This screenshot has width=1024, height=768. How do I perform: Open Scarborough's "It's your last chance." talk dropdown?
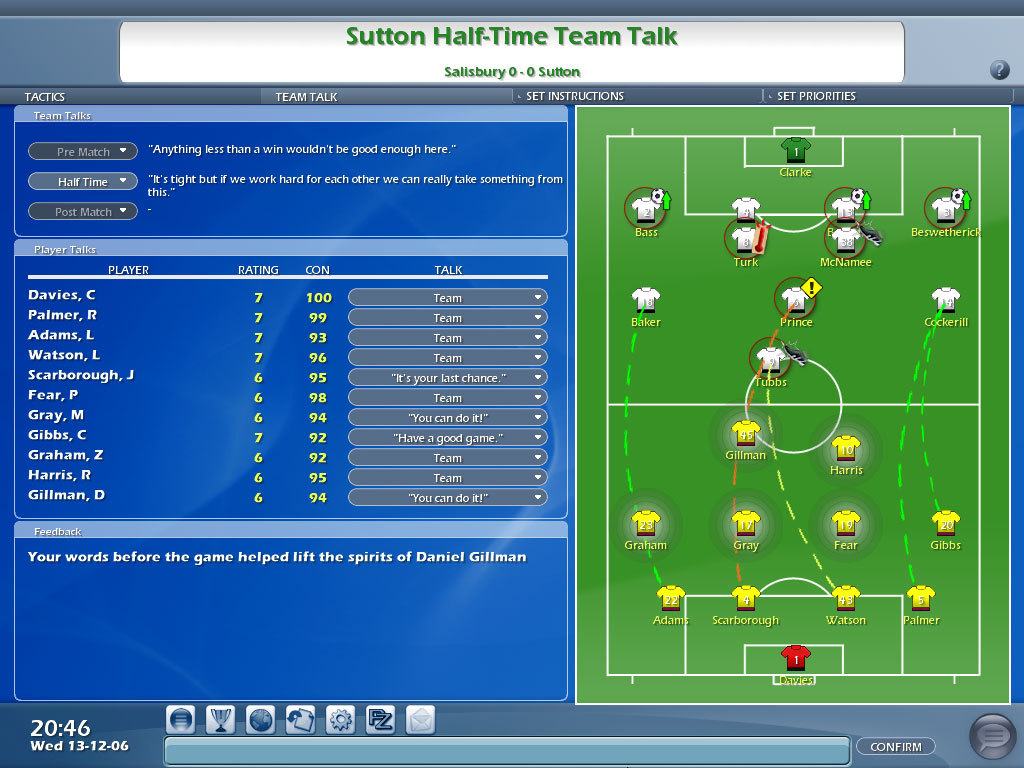click(447, 378)
